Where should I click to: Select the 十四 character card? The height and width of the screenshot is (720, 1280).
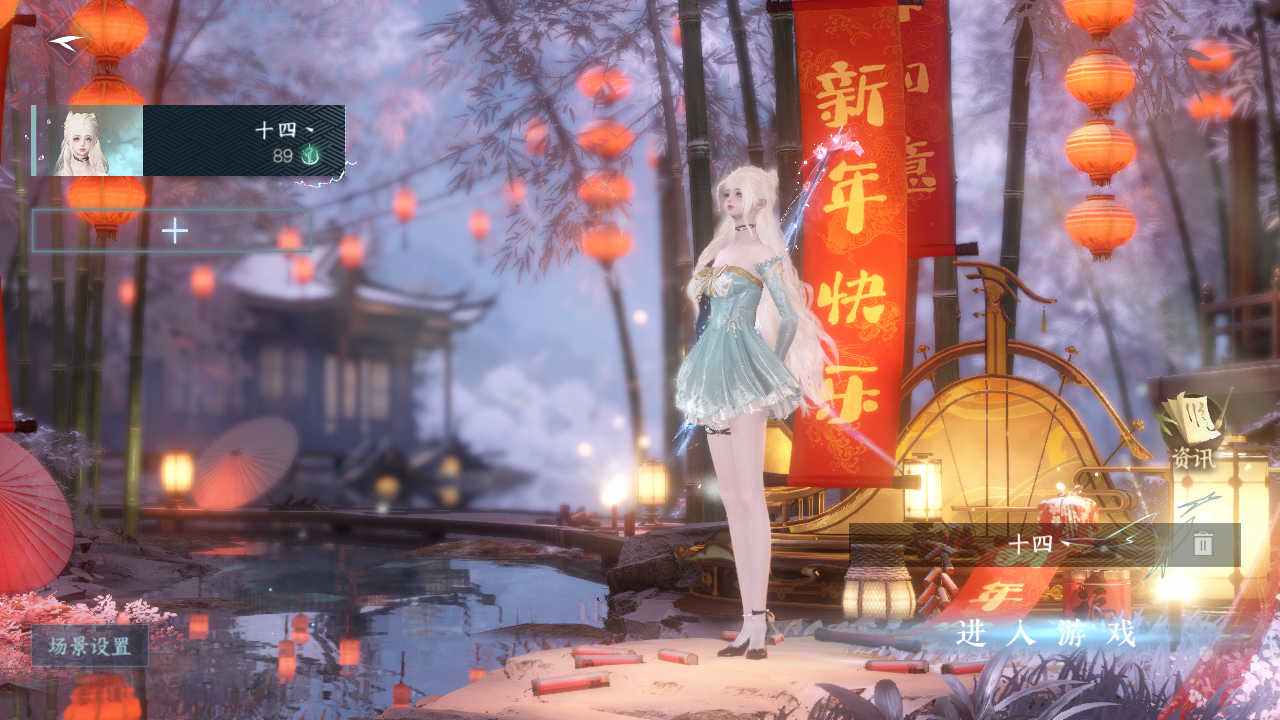189,140
